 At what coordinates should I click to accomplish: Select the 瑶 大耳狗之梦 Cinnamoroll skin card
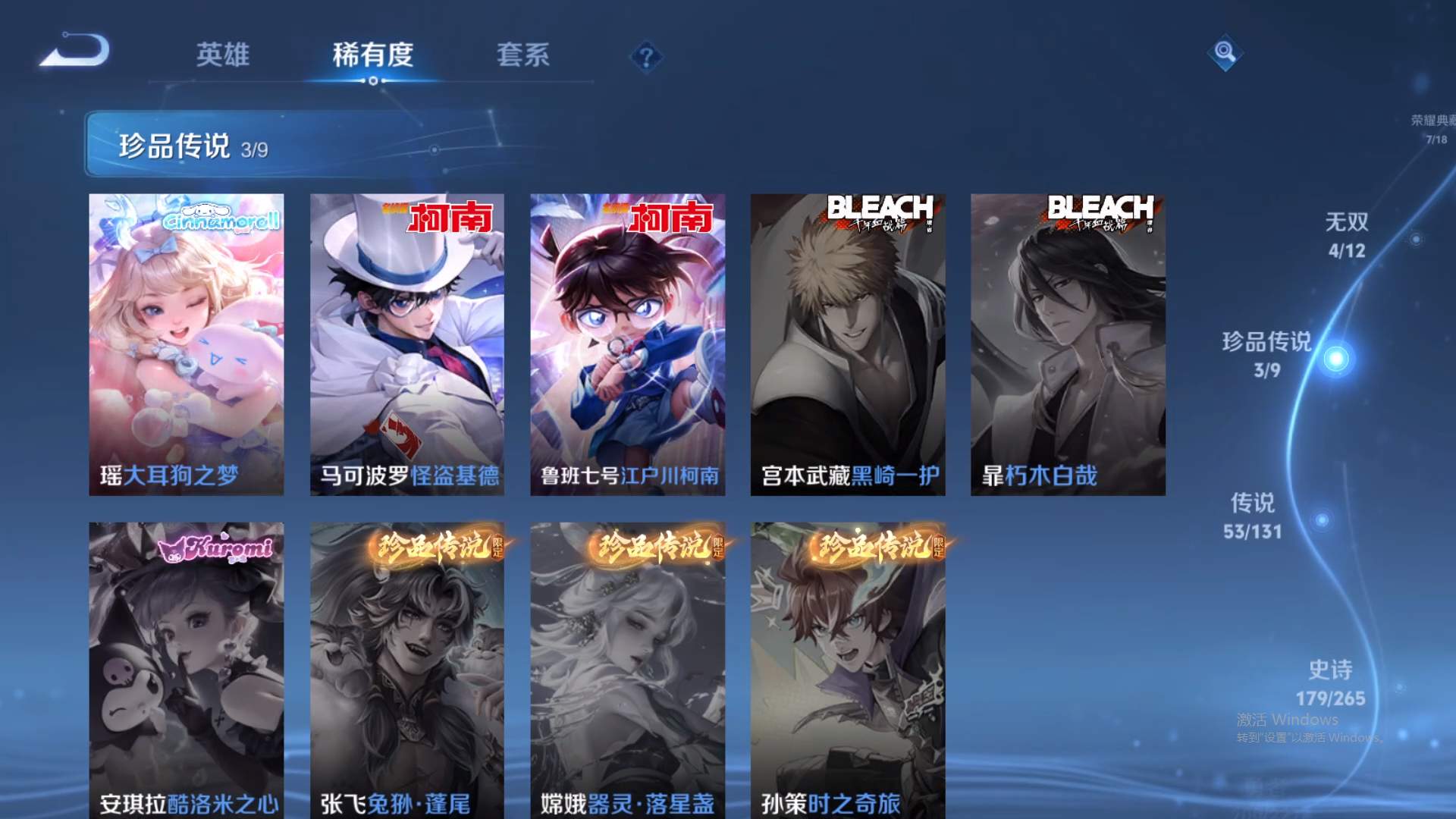(188, 341)
